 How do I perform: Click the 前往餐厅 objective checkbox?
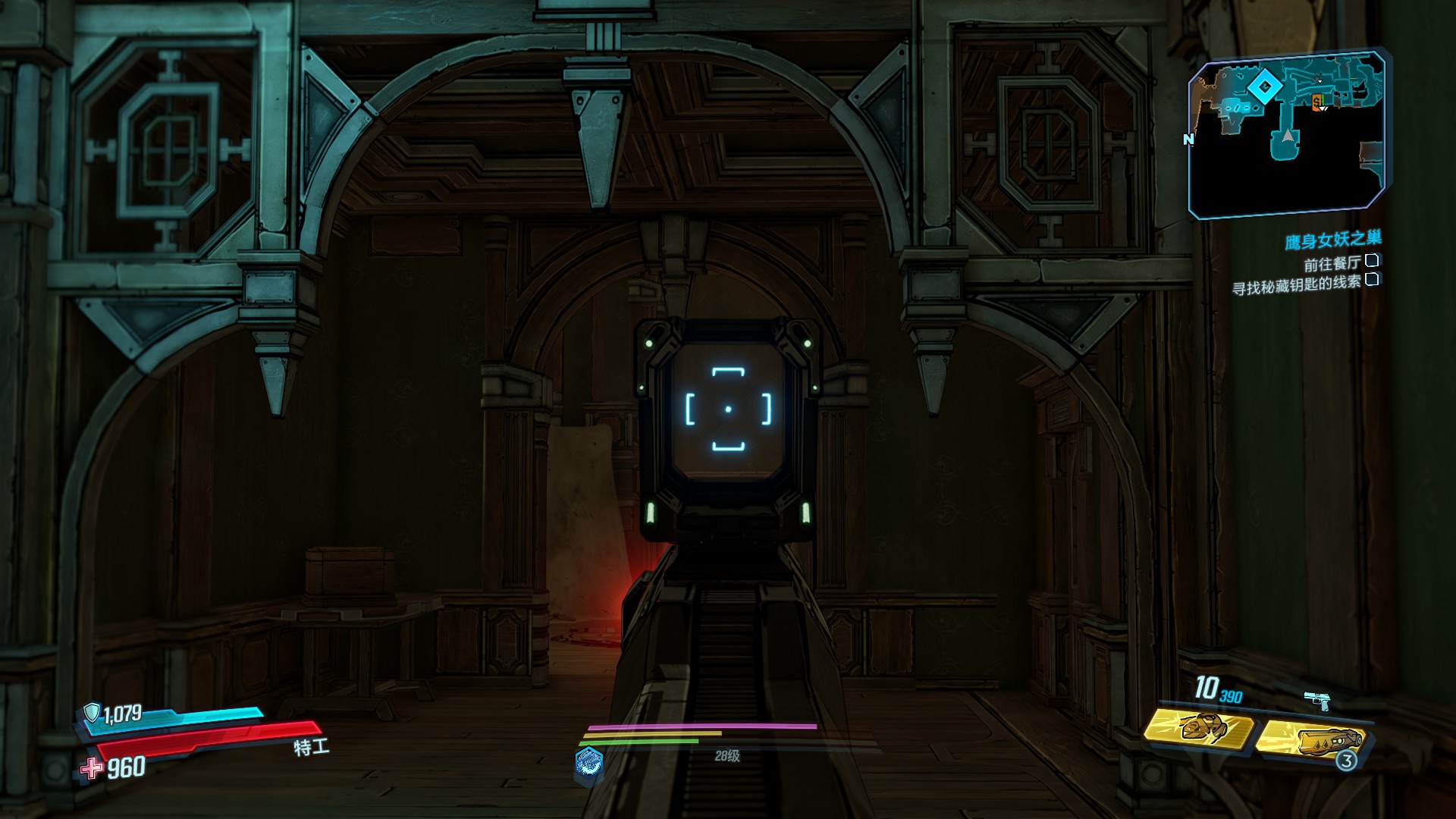point(1371,262)
